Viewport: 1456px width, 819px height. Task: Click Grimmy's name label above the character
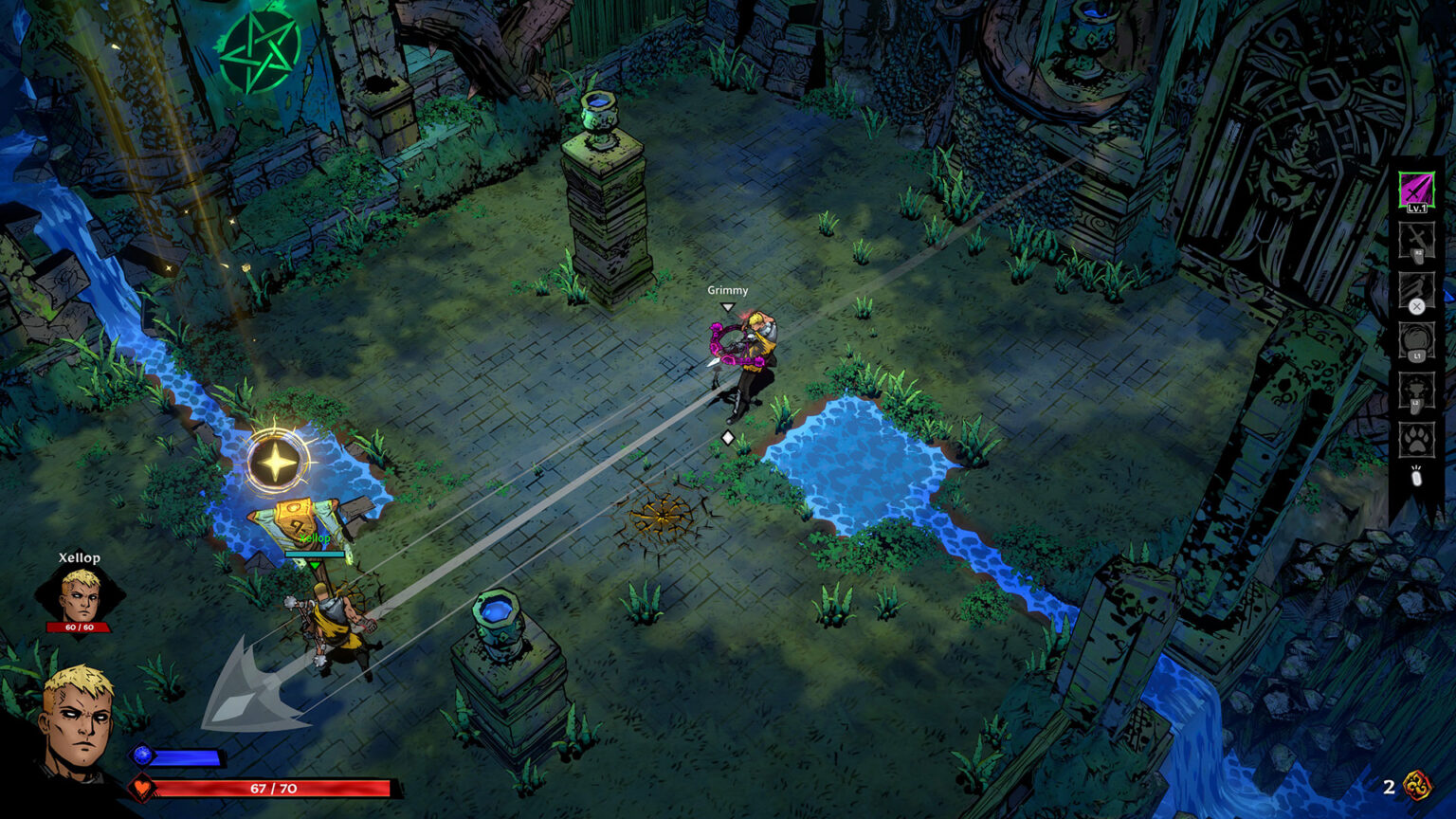click(728, 291)
